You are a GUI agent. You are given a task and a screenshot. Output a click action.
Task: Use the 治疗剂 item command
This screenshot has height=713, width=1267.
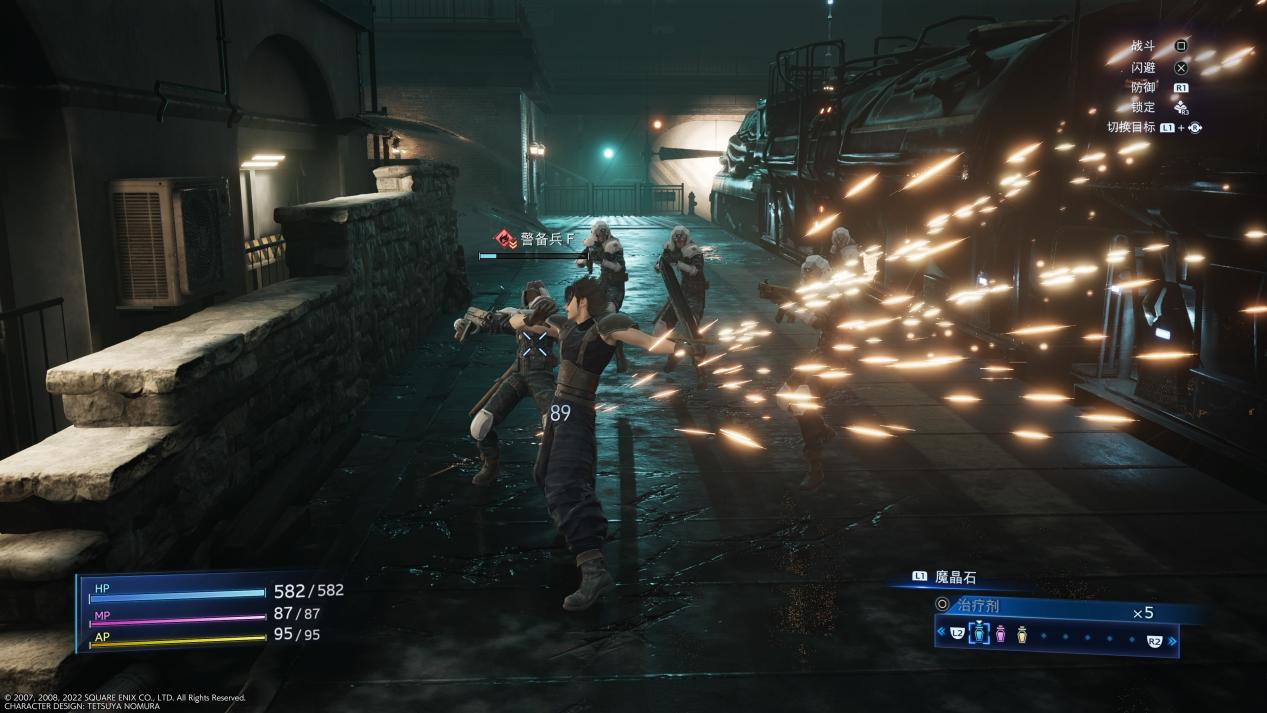point(976,605)
